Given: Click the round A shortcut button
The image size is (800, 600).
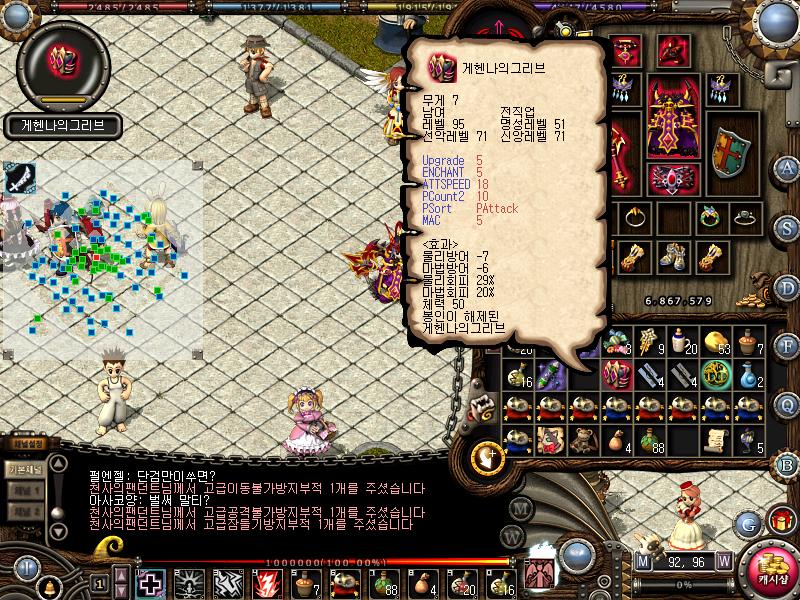Looking at the screenshot, I should coord(788,167).
